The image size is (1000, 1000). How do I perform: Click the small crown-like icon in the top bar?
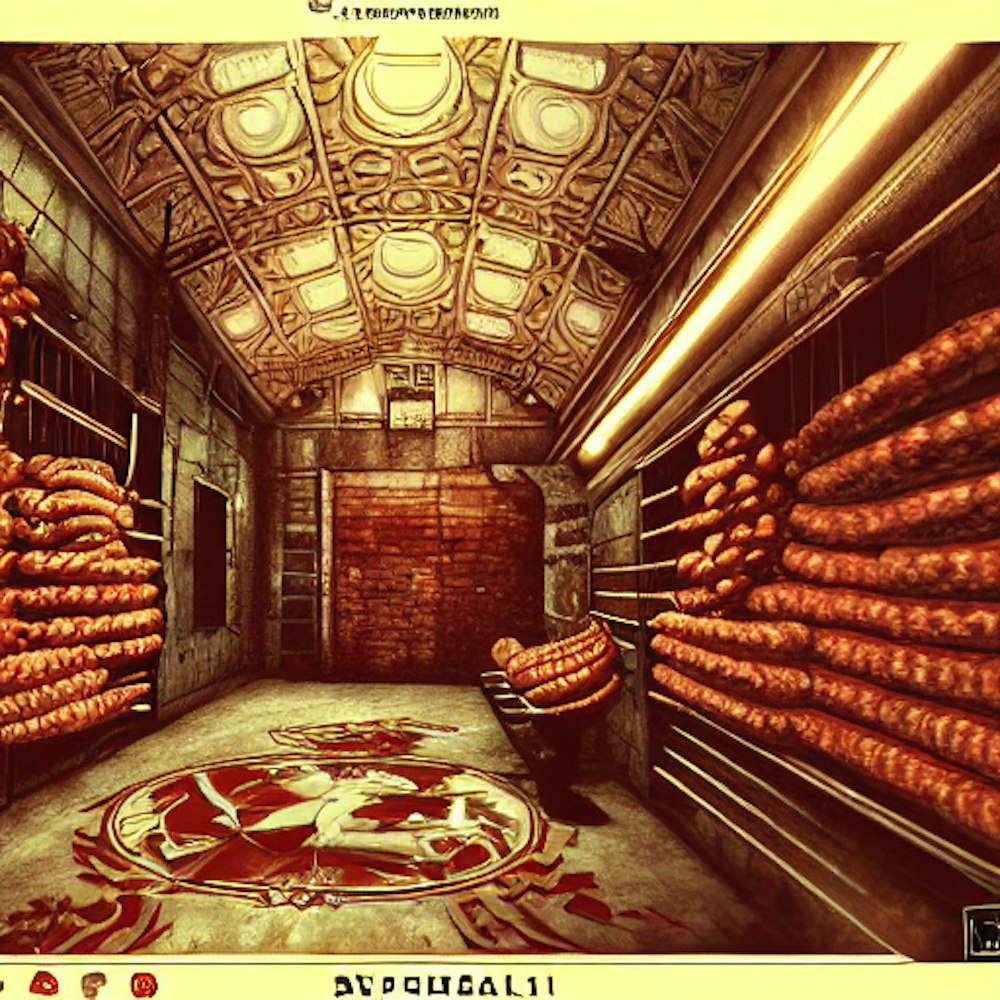320,6
